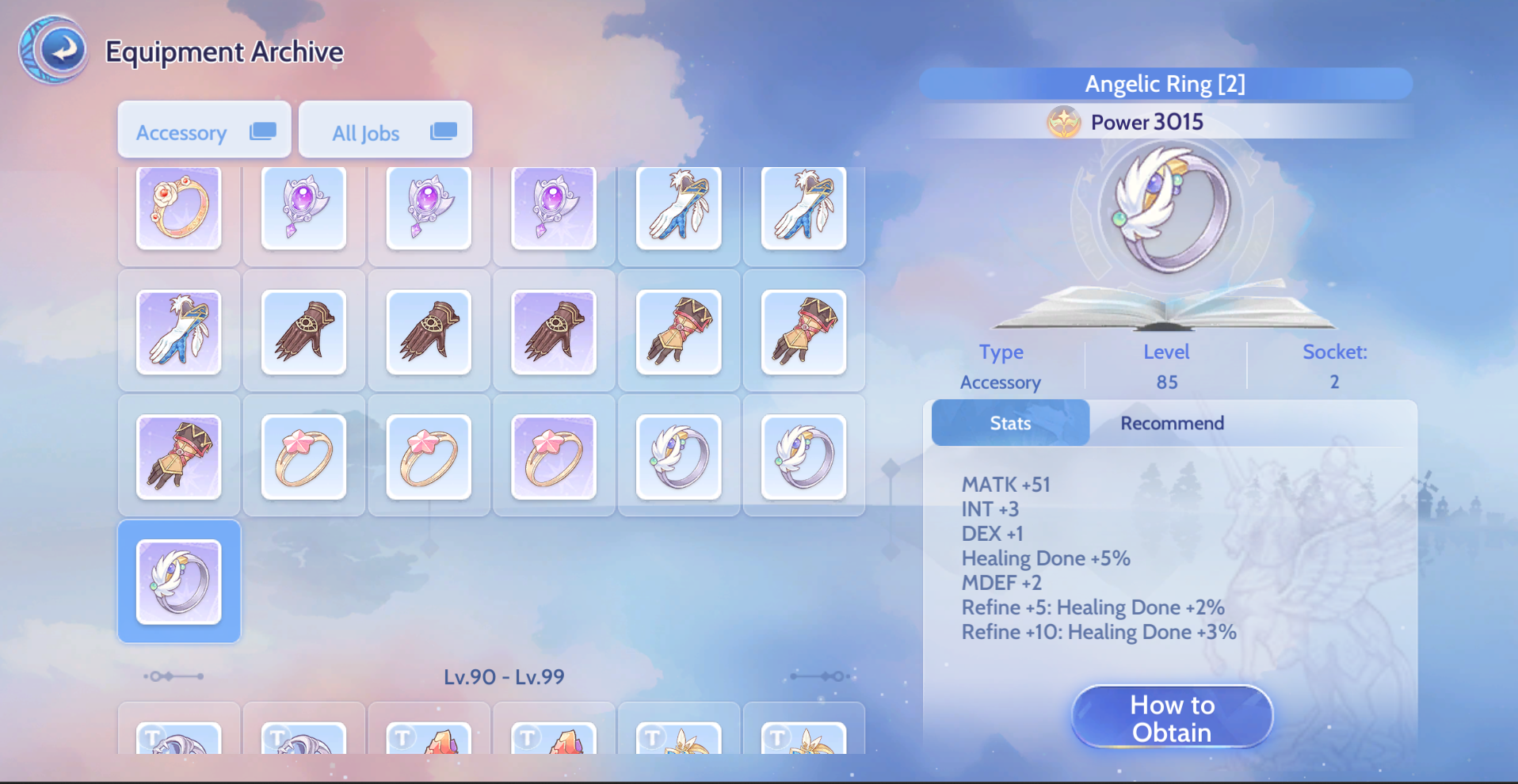Select the brown clawed gauntlet icon
The height and width of the screenshot is (784, 1518).
point(303,333)
